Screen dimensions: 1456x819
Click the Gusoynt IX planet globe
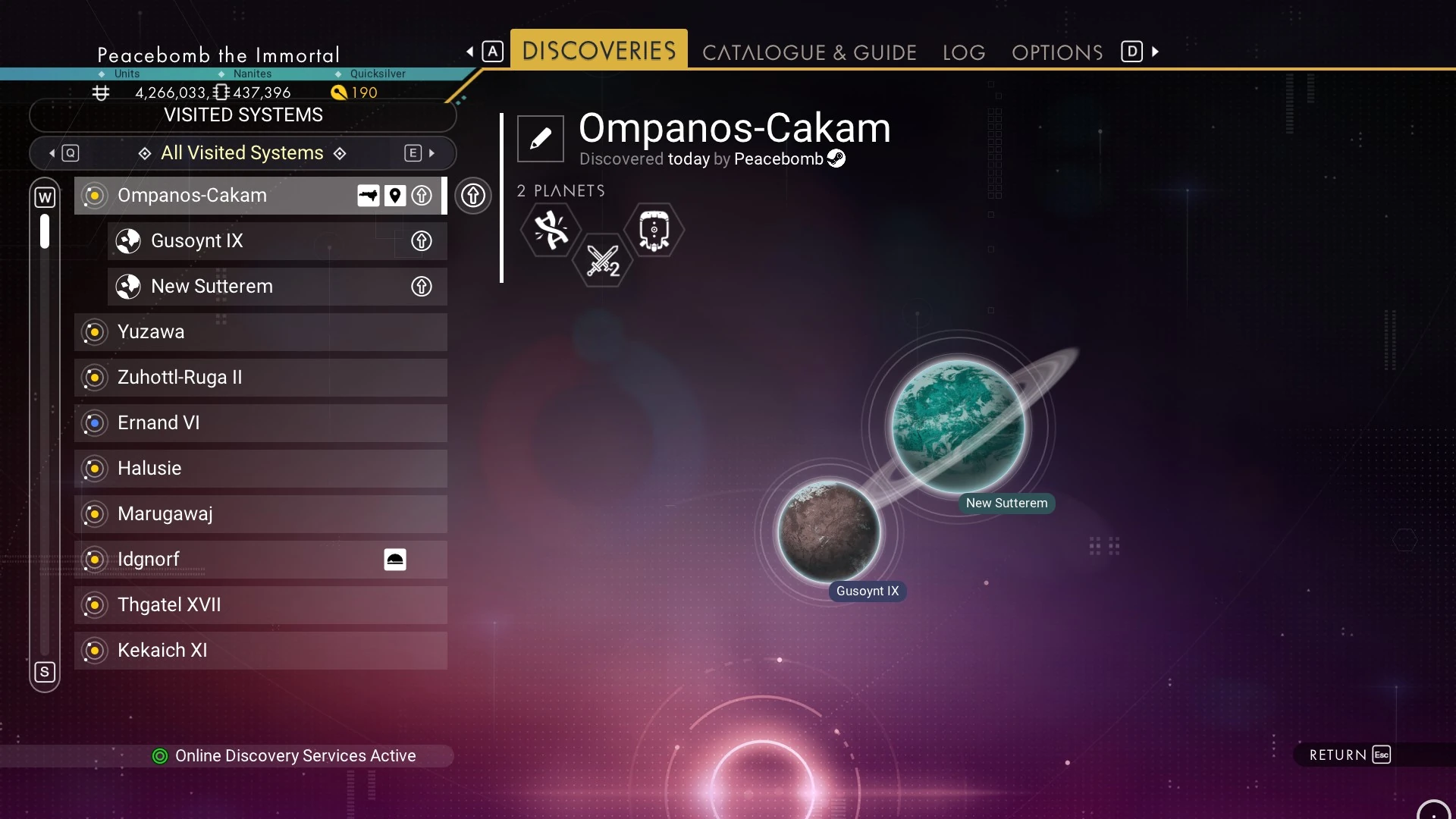point(829,532)
